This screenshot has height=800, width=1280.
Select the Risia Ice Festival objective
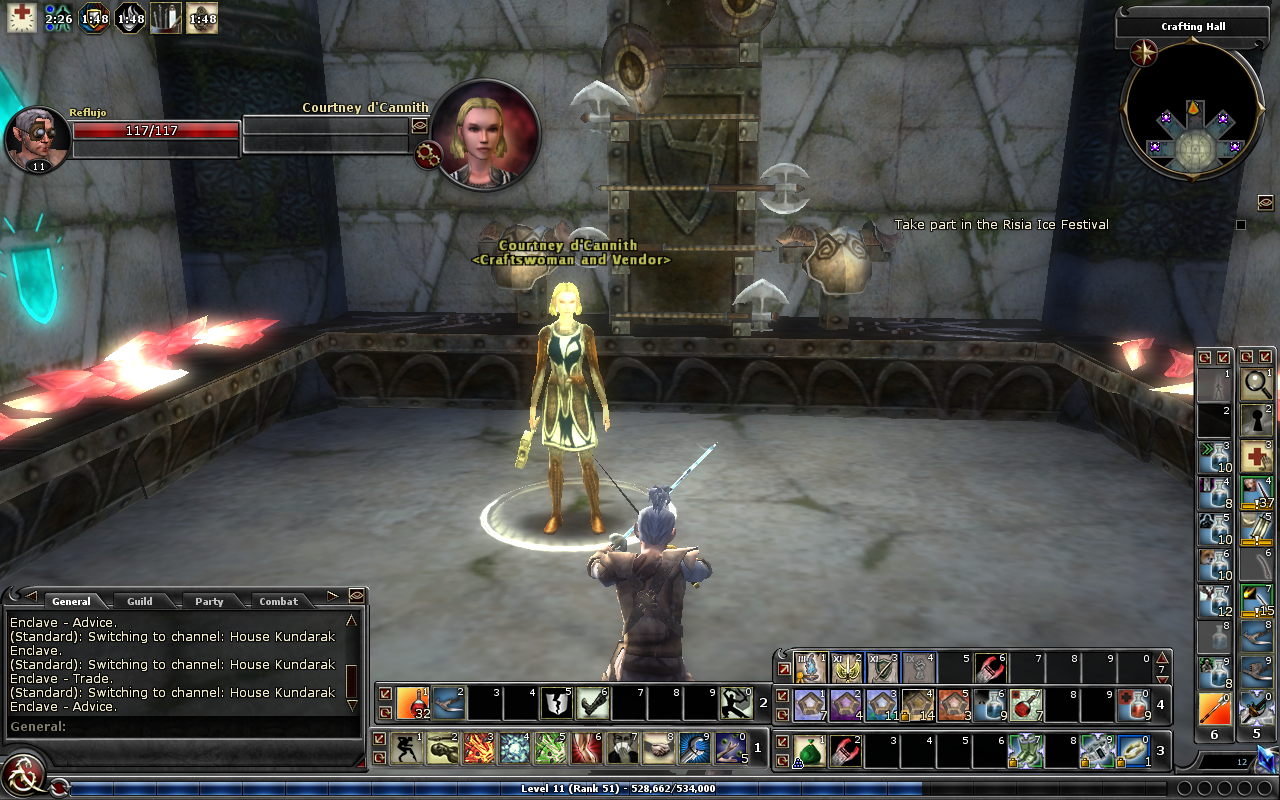(x=1001, y=225)
